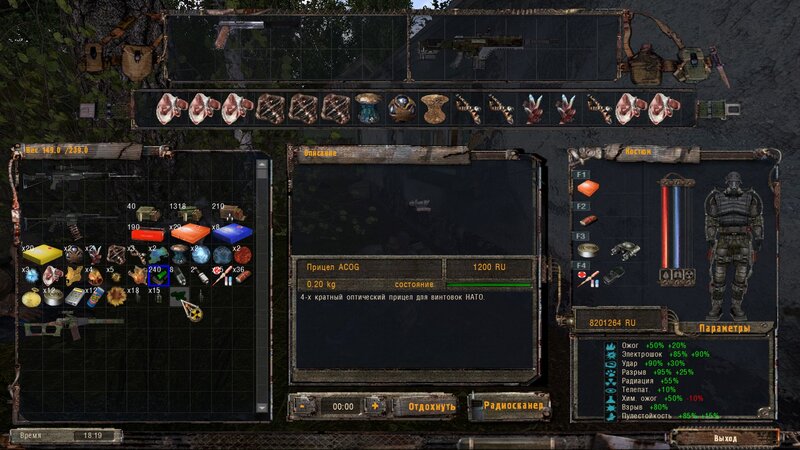Select the red medkit stack marked 190
The image size is (800, 450).
pyautogui.click(x=148, y=235)
